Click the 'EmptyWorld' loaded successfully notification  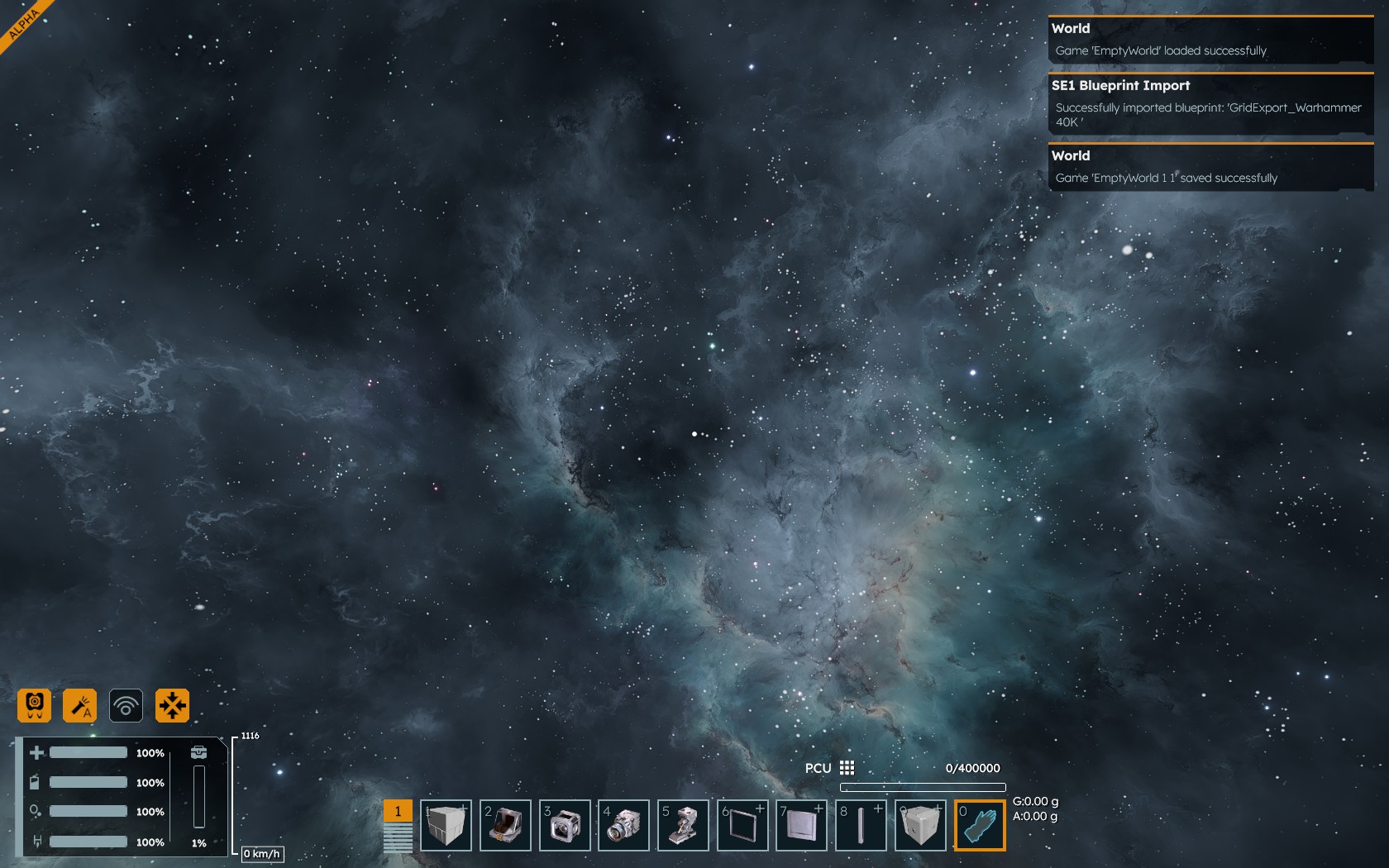point(1210,40)
